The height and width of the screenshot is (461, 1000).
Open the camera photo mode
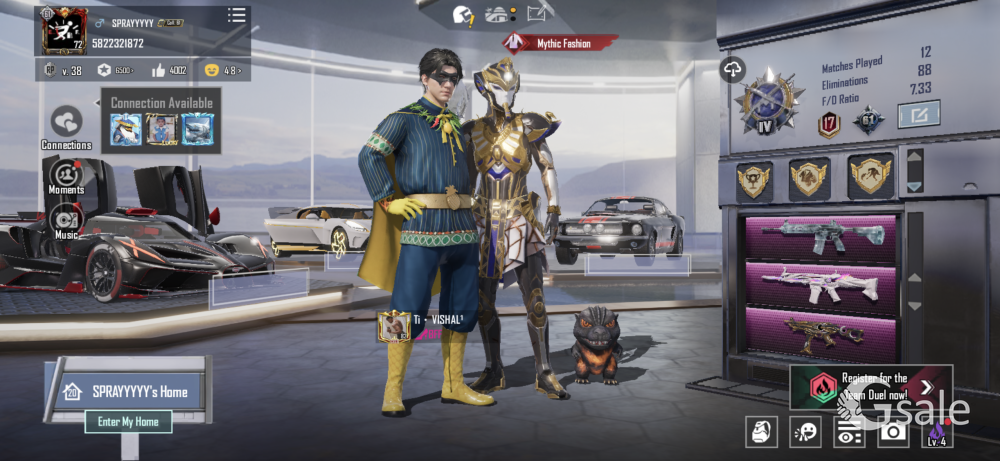click(892, 431)
